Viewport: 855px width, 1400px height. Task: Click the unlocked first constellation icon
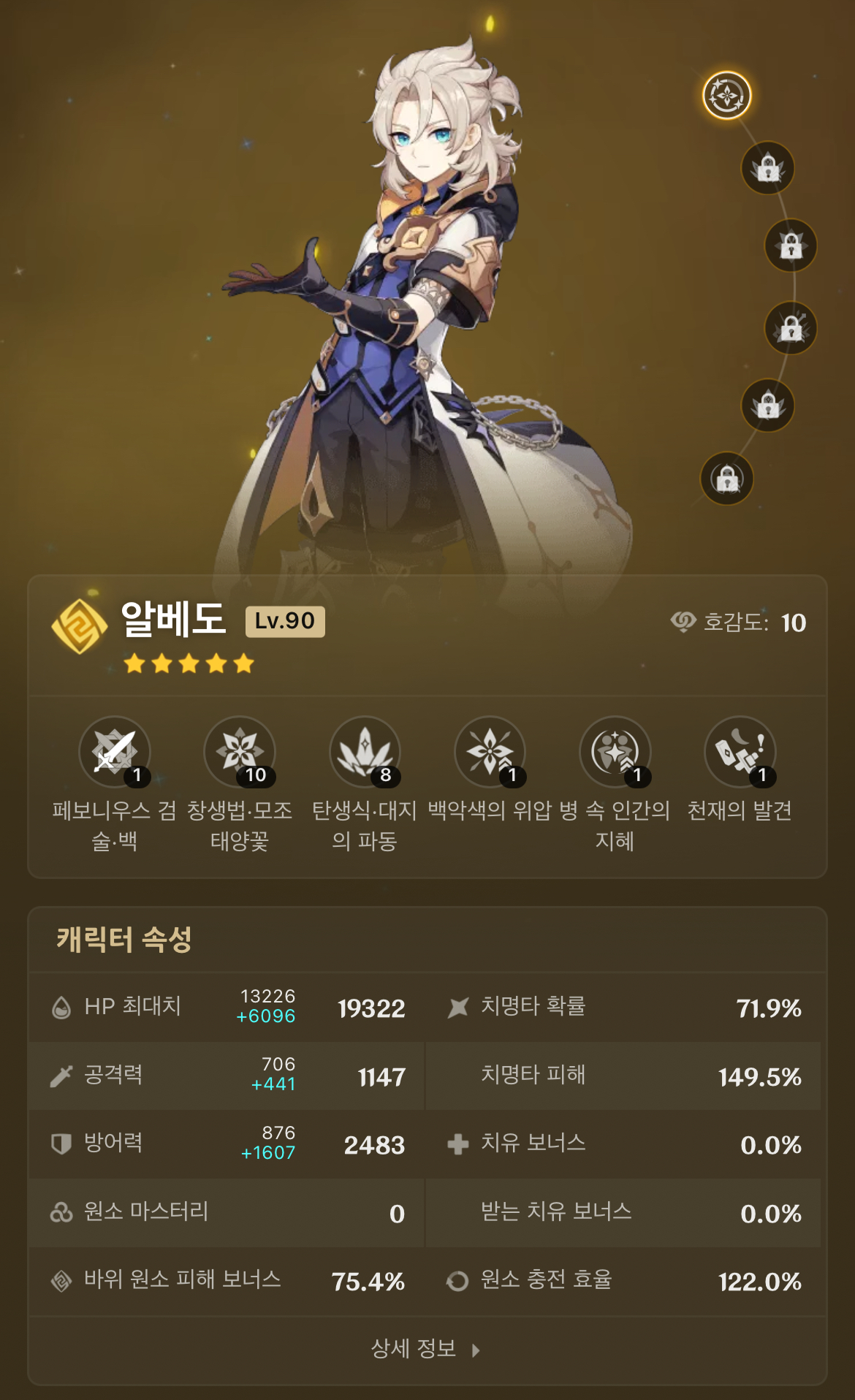(726, 95)
